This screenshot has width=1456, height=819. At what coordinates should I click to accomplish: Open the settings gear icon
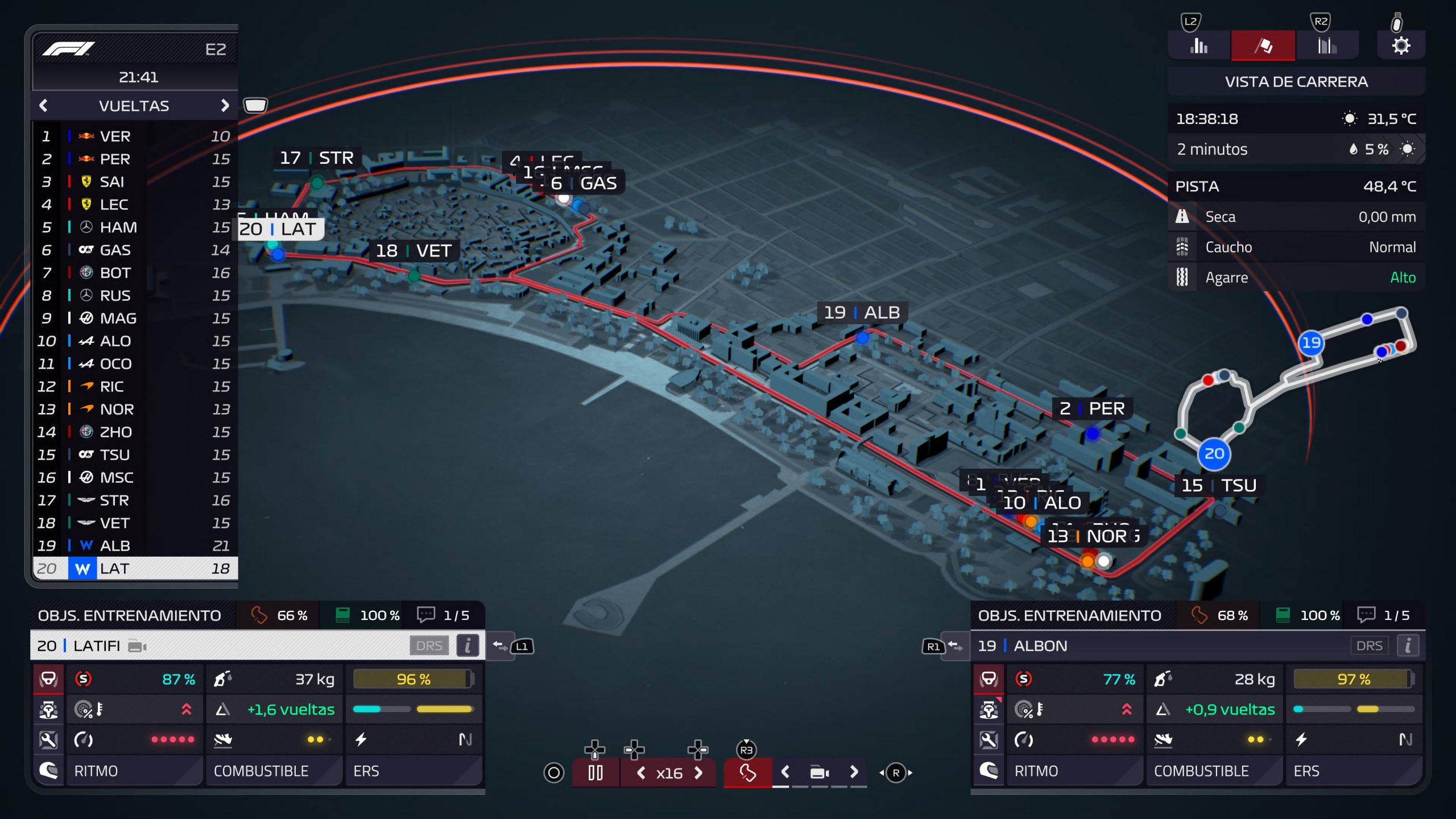1401,45
